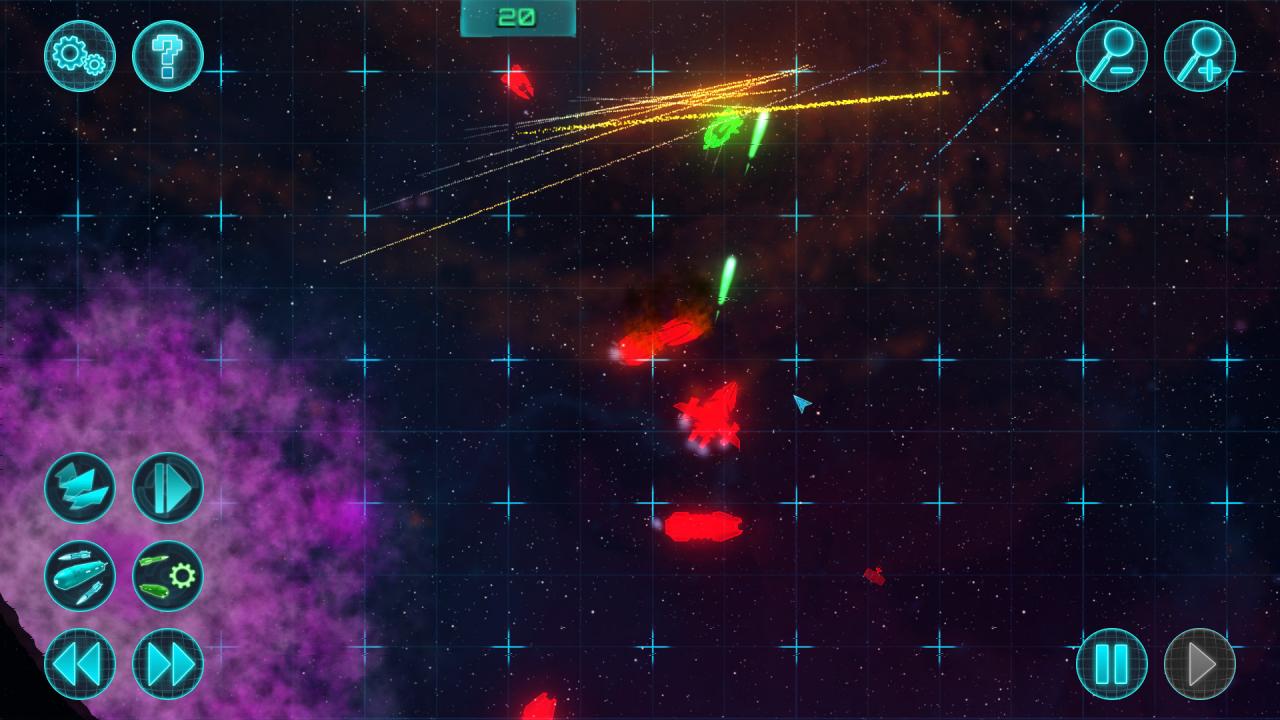Zoom out using the magnifier minus icon
1280x720 pixels.
pyautogui.click(x=1113, y=57)
